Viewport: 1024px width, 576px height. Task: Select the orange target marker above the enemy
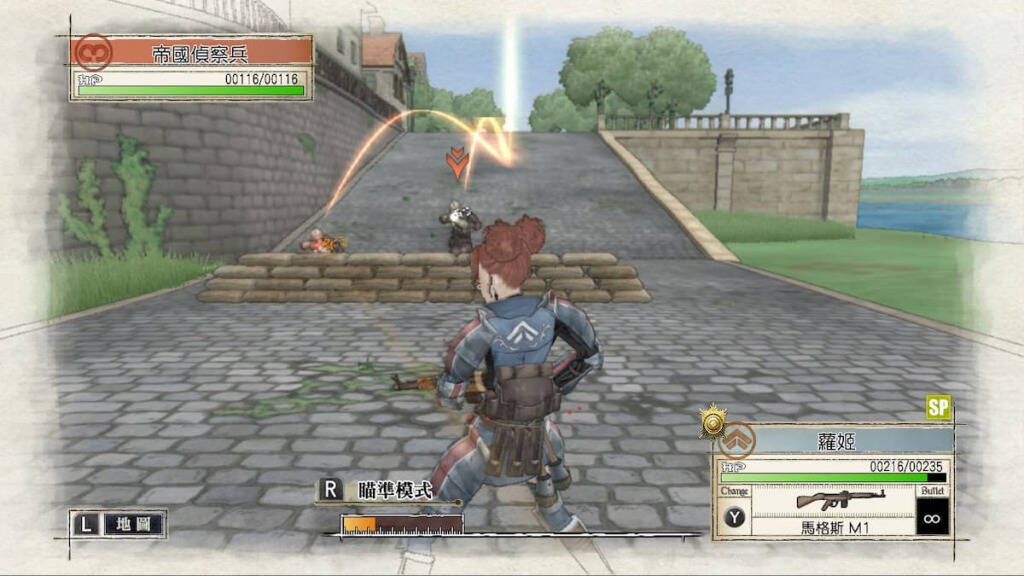[x=457, y=162]
